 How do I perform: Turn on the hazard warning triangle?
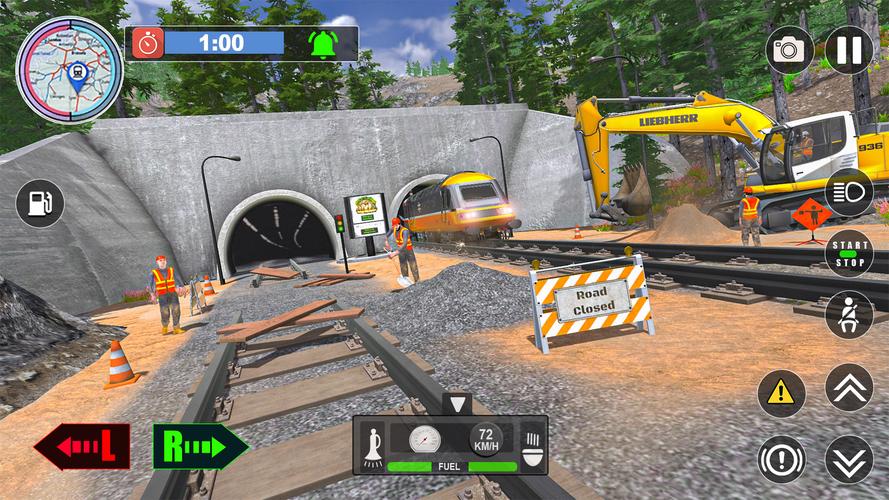(782, 393)
